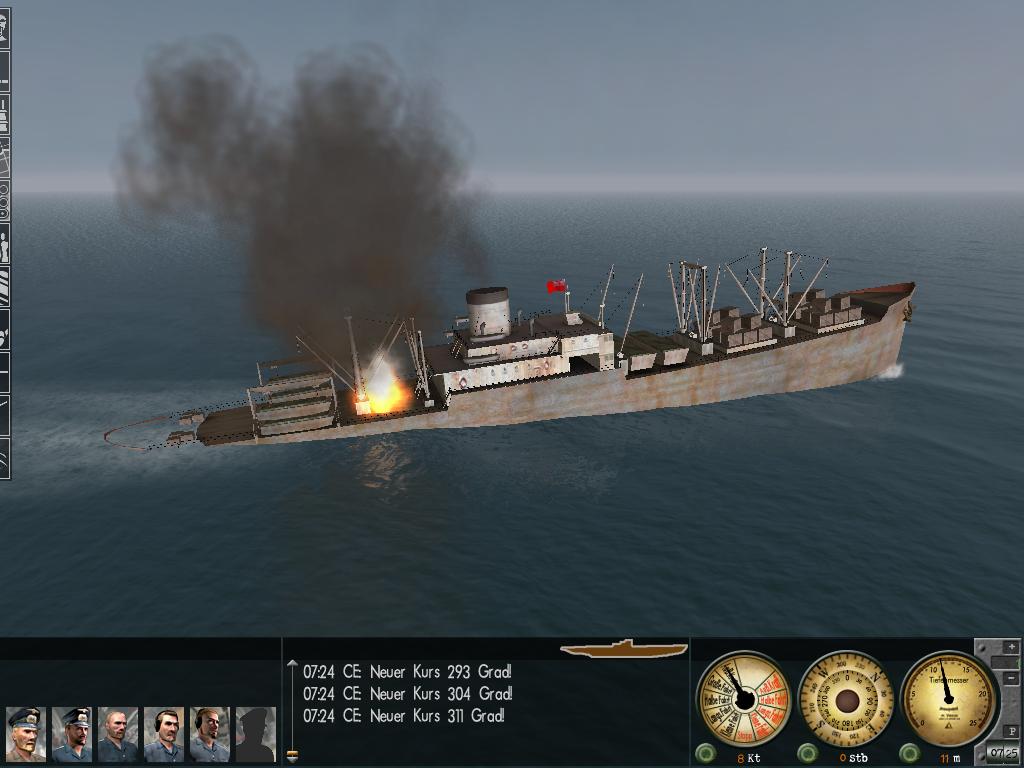Open the empty silhouette officer slot

pyautogui.click(x=255, y=733)
